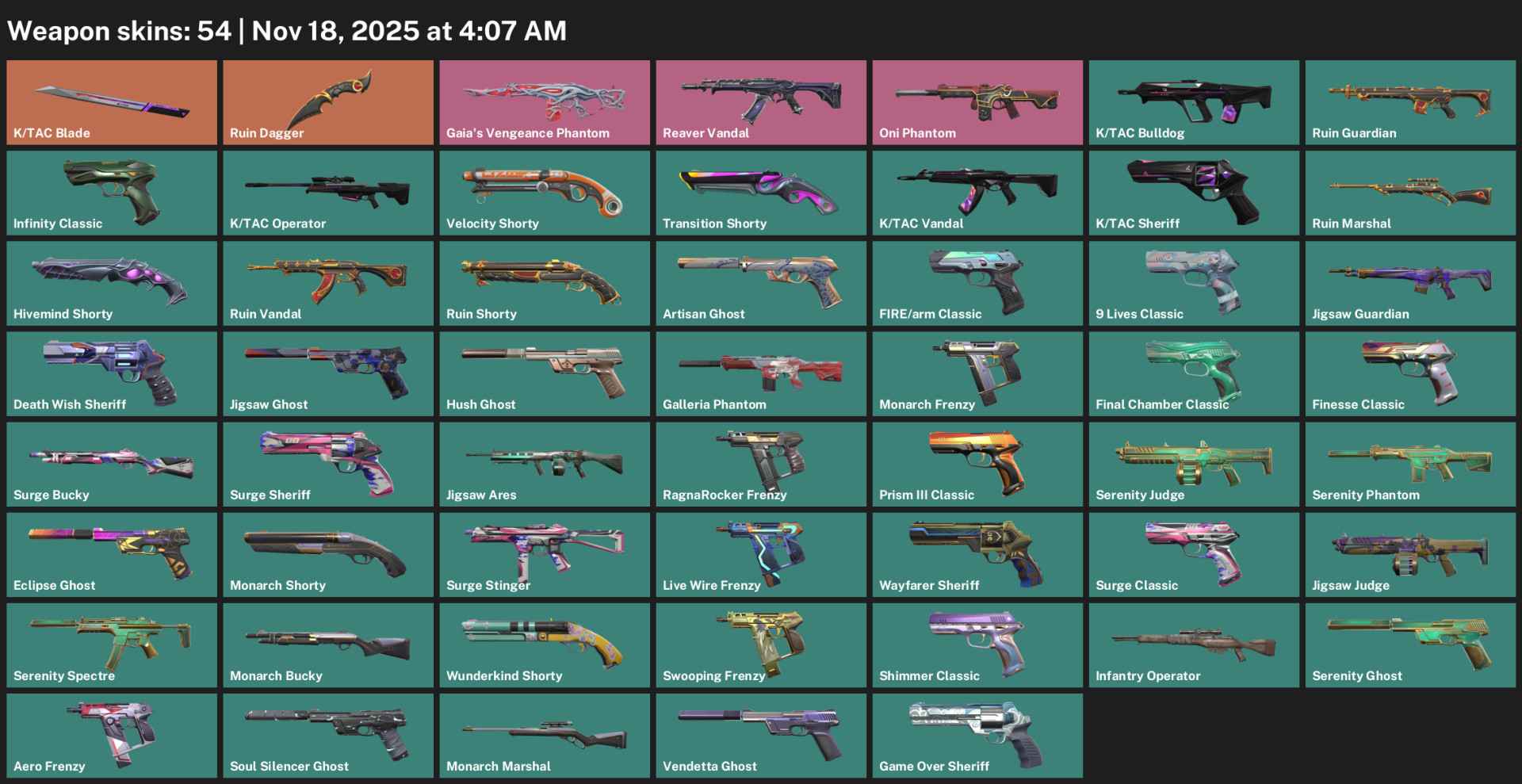Screen dimensions: 1522x784
Task: Select the RagnaRocker Frenzy skin
Action: coord(760,464)
